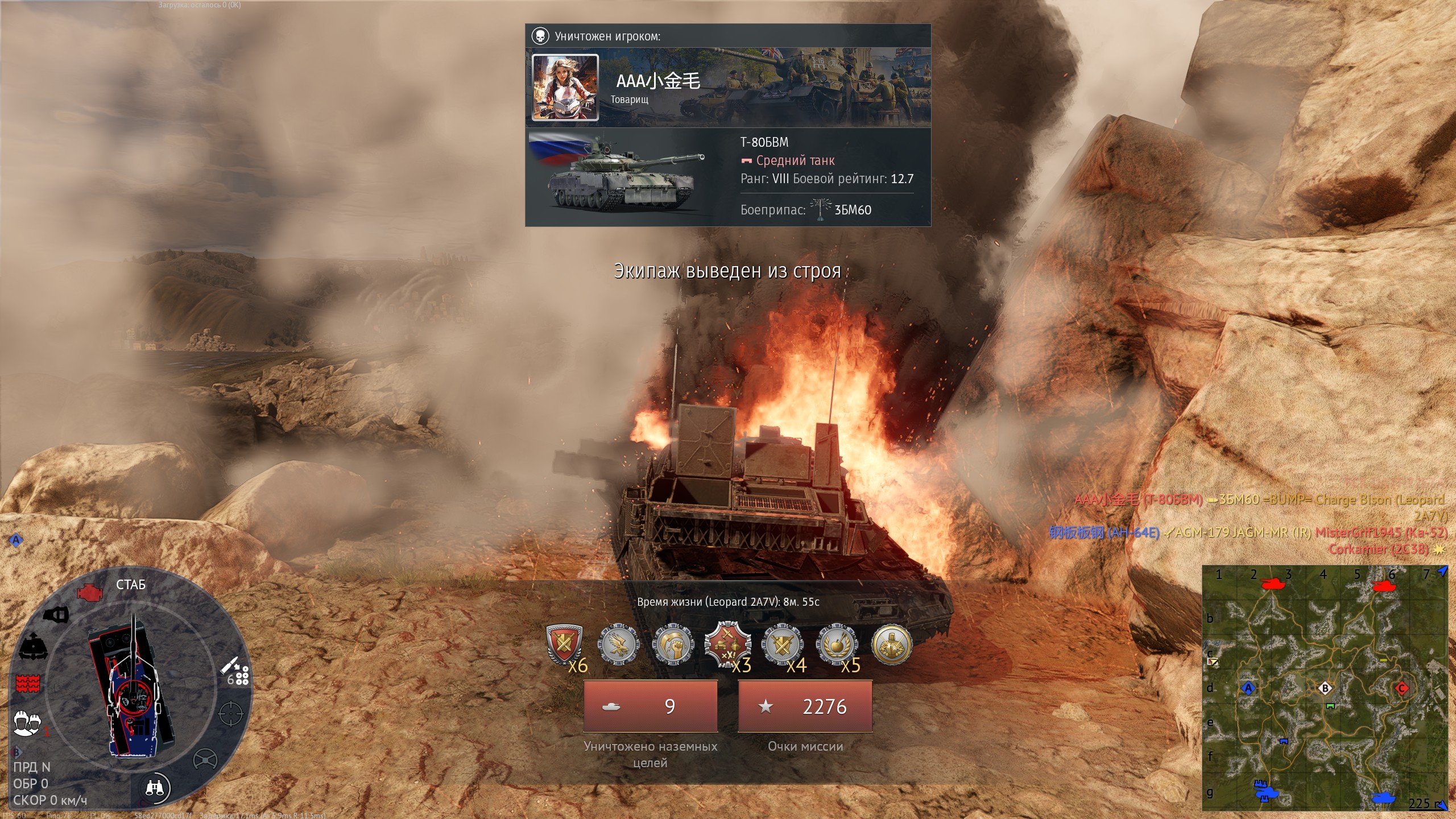Click the red shield medal with x6
The width and height of the screenshot is (1456, 819).
pos(564,645)
